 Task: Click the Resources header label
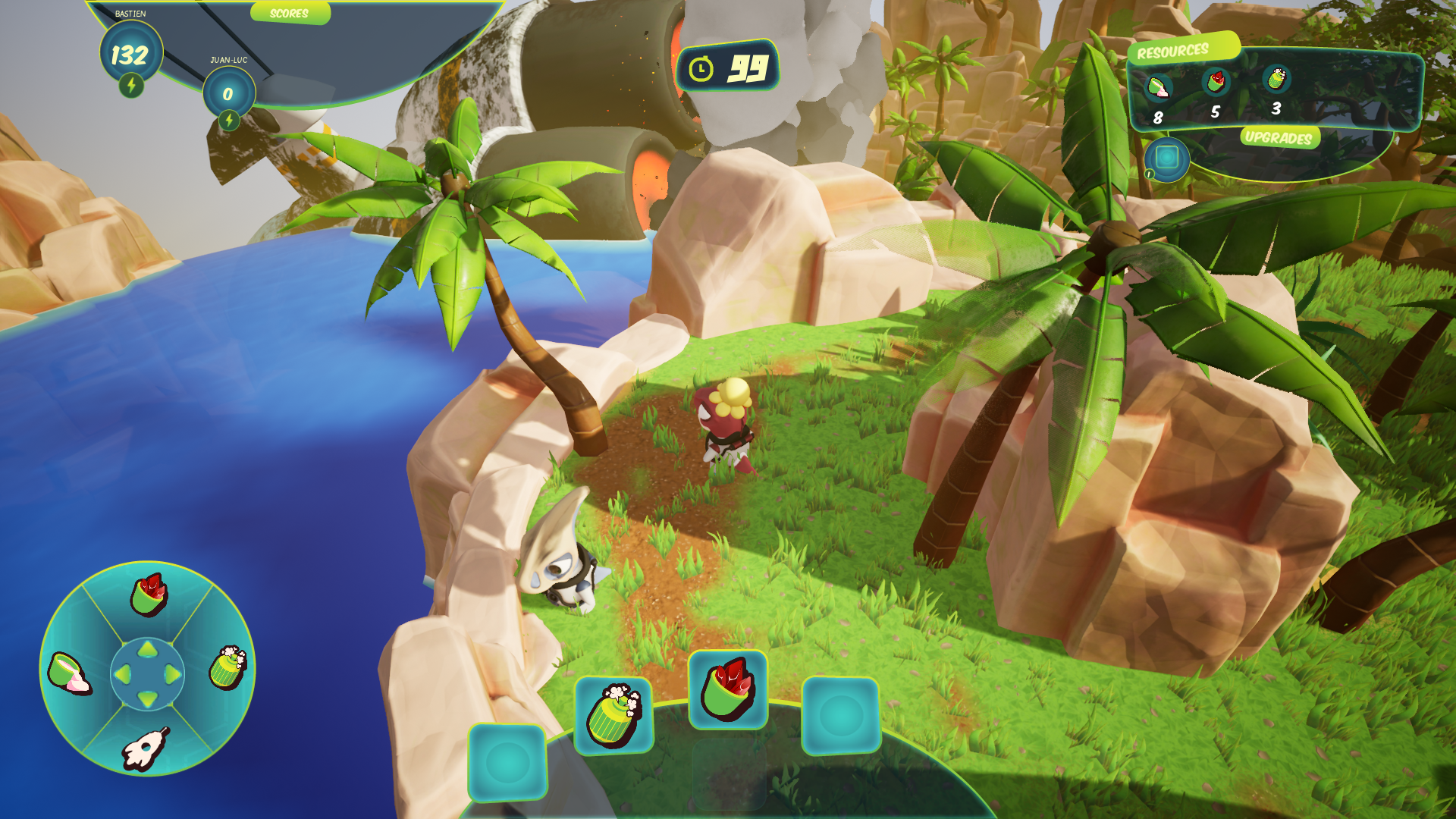[x=1172, y=52]
